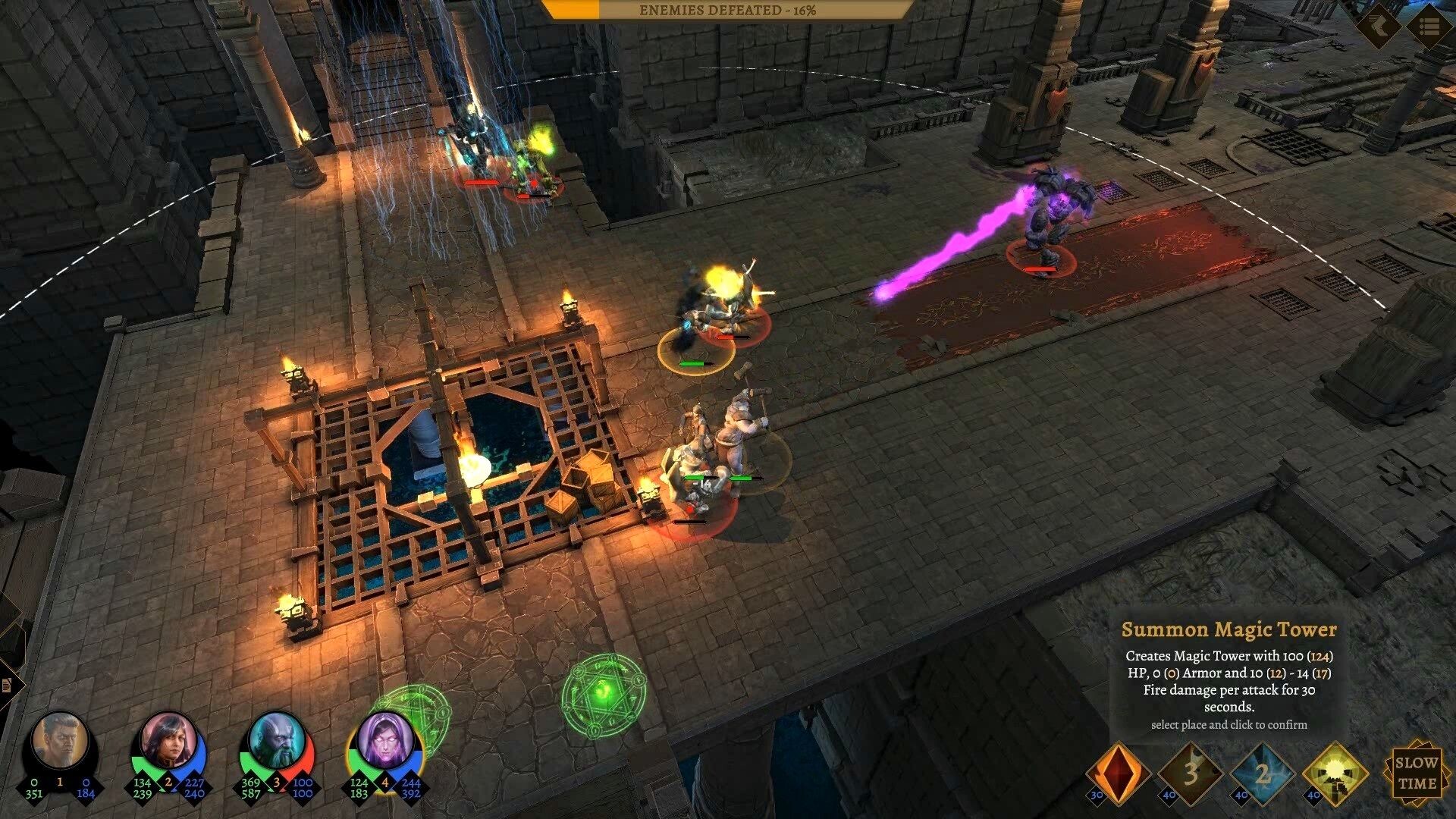
Task: Toggle the Slow Time button
Action: 1417,772
